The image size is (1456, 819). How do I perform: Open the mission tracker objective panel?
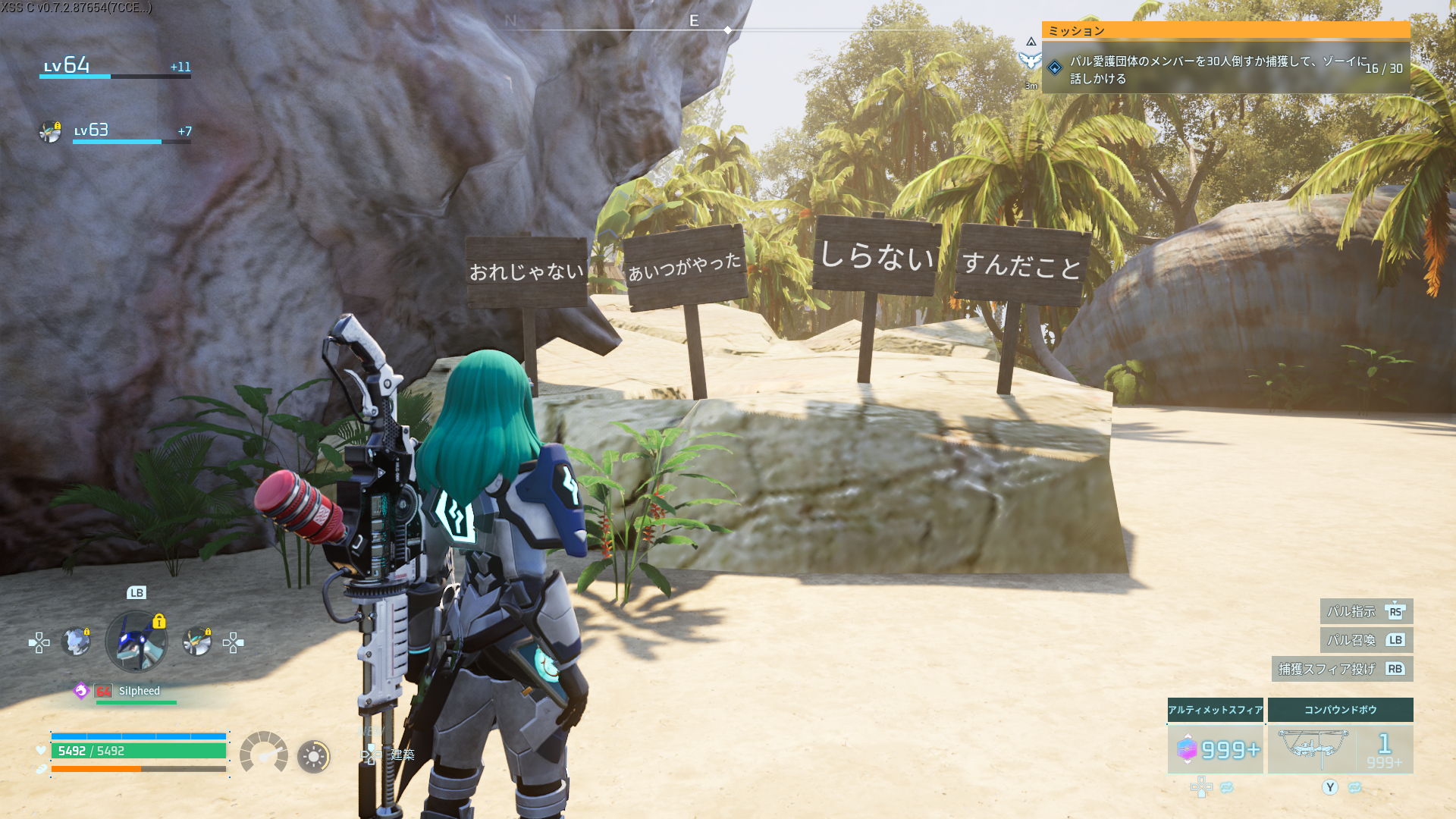point(1225,69)
